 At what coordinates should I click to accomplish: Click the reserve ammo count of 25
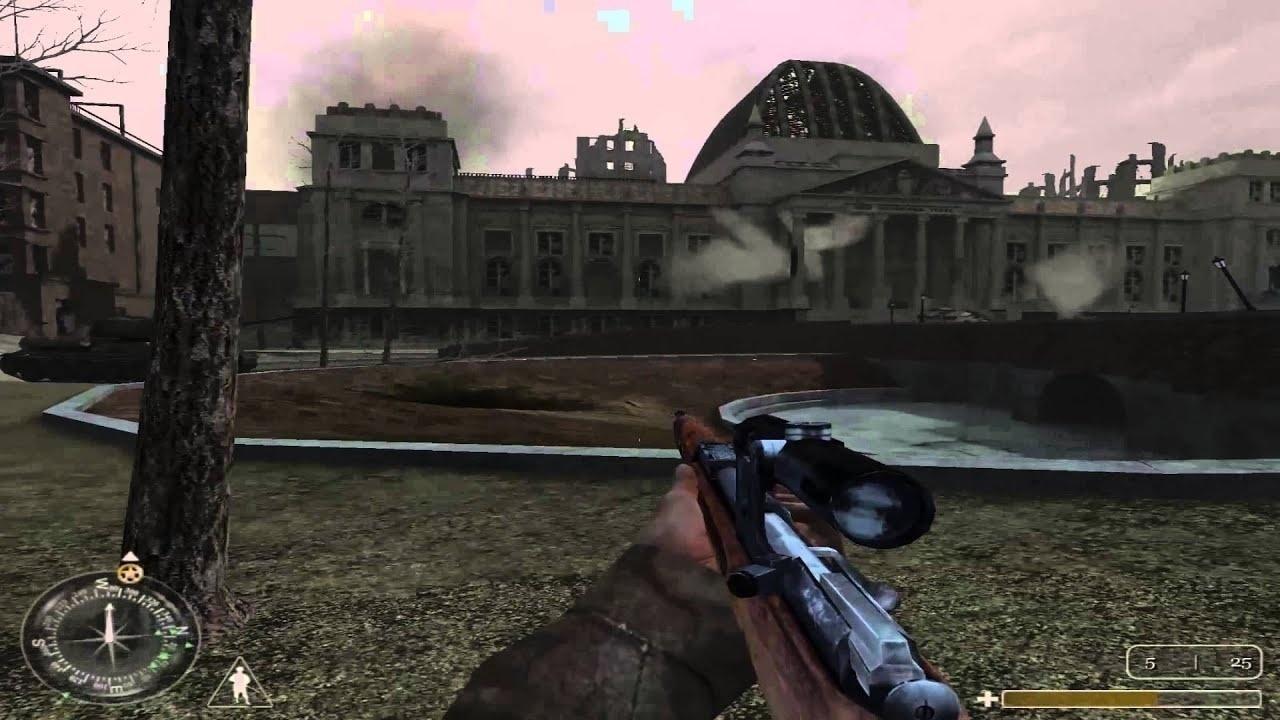[1240, 663]
